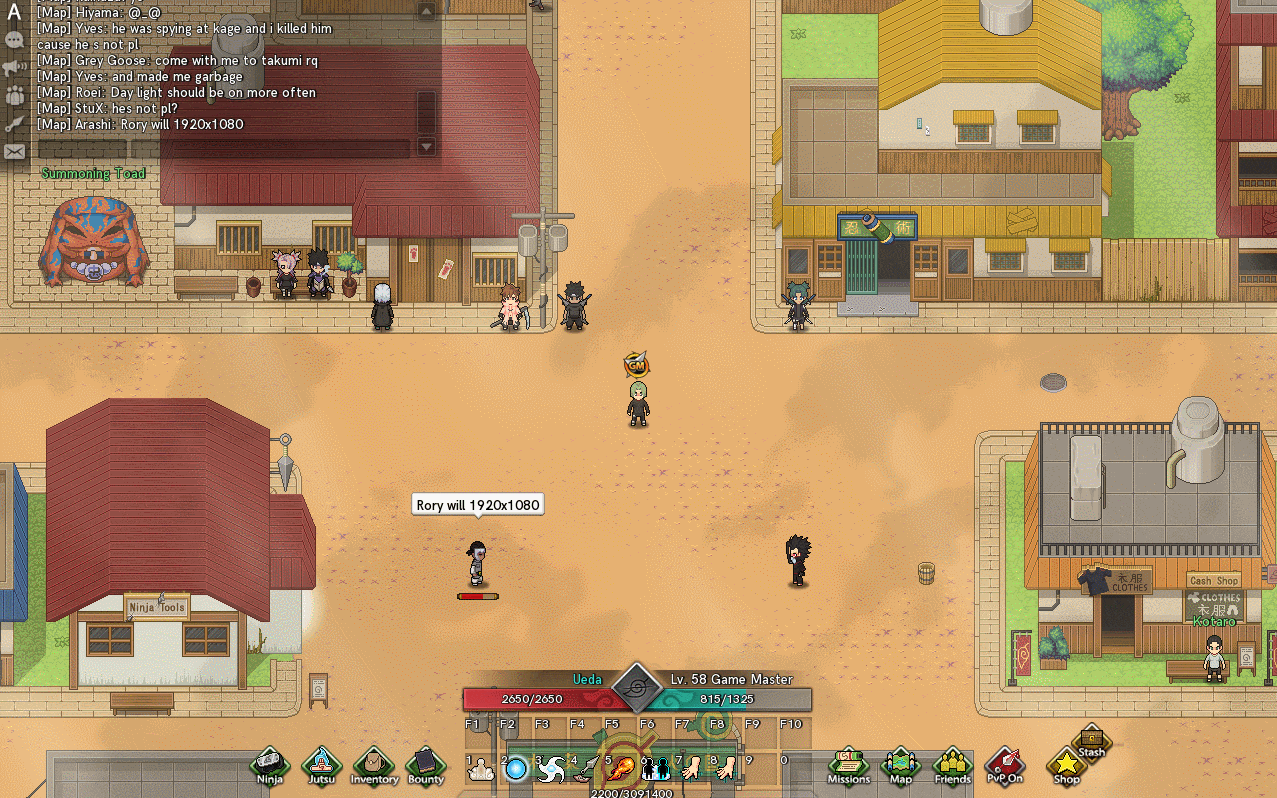The height and width of the screenshot is (798, 1277).
Task: Open the envelope private messages tab
Action: point(14,152)
